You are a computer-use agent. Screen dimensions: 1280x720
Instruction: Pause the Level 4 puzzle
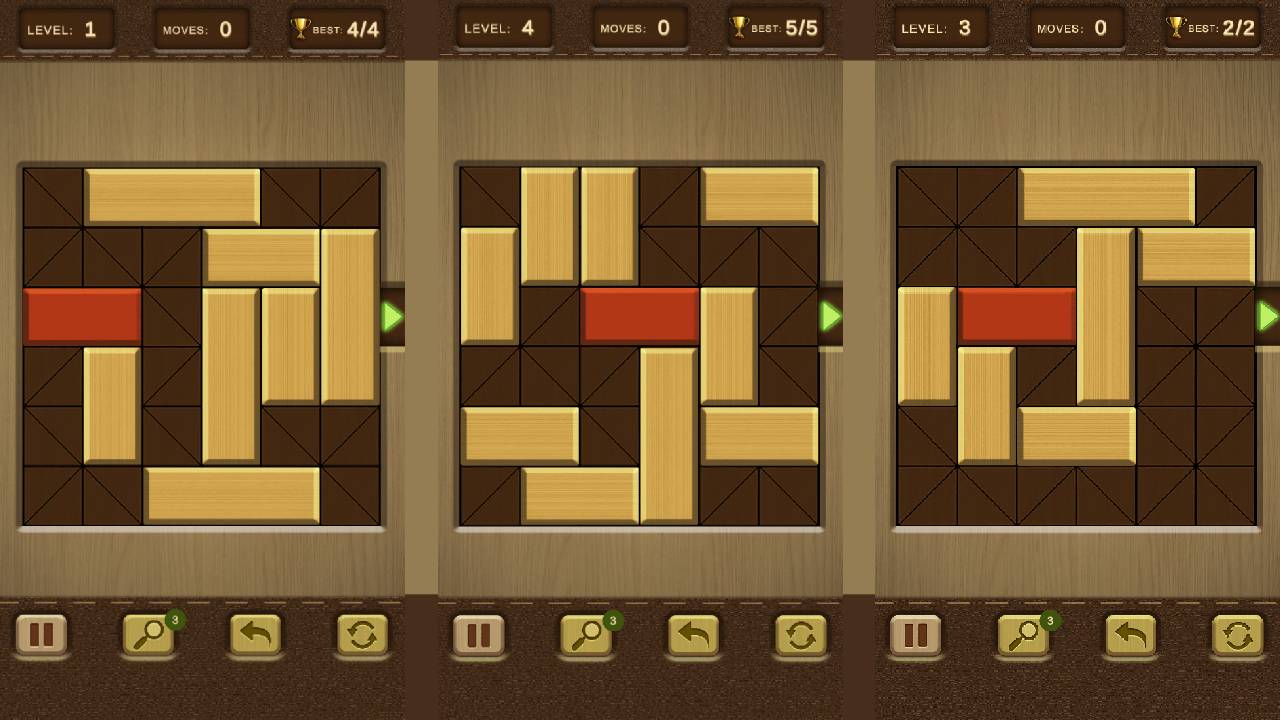click(478, 635)
